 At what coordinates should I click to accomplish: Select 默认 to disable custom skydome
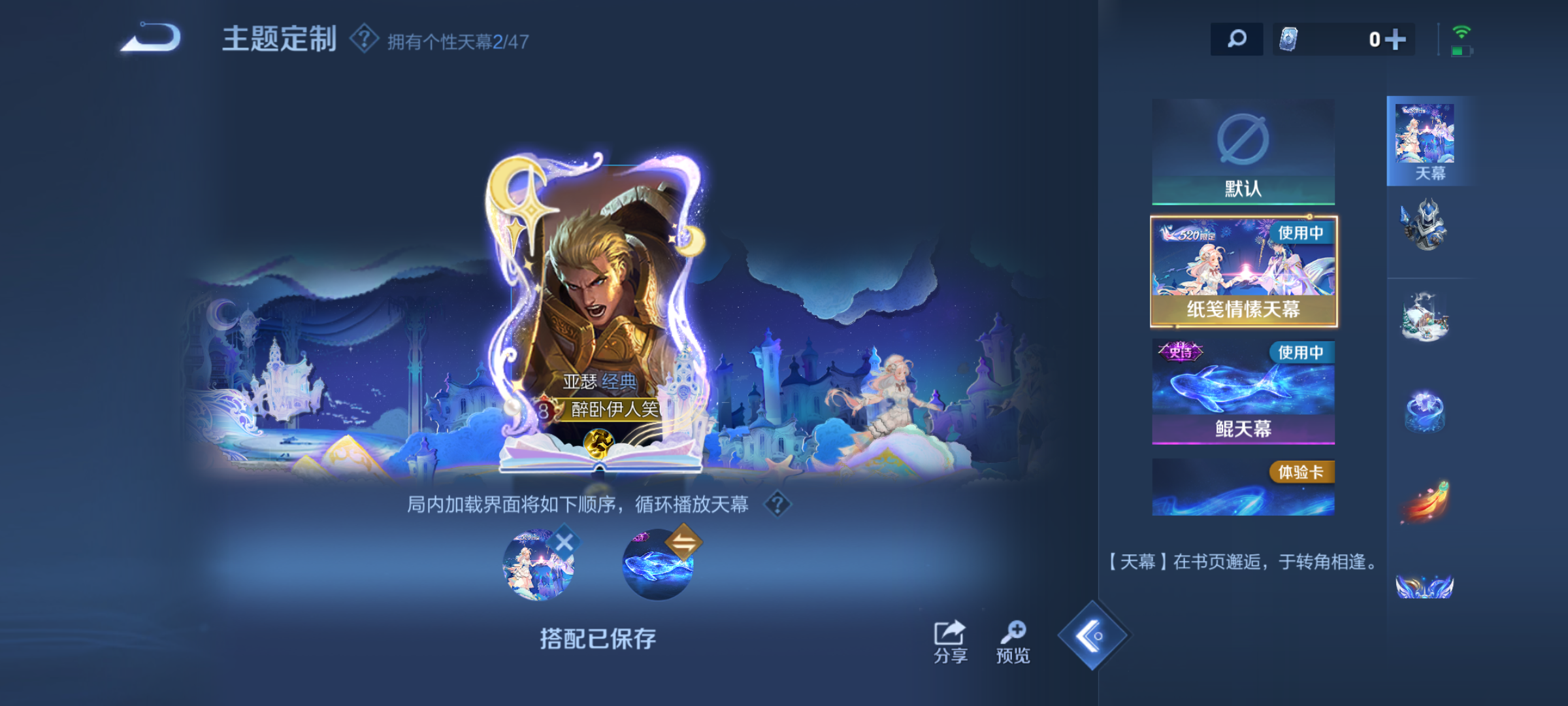click(x=1243, y=150)
